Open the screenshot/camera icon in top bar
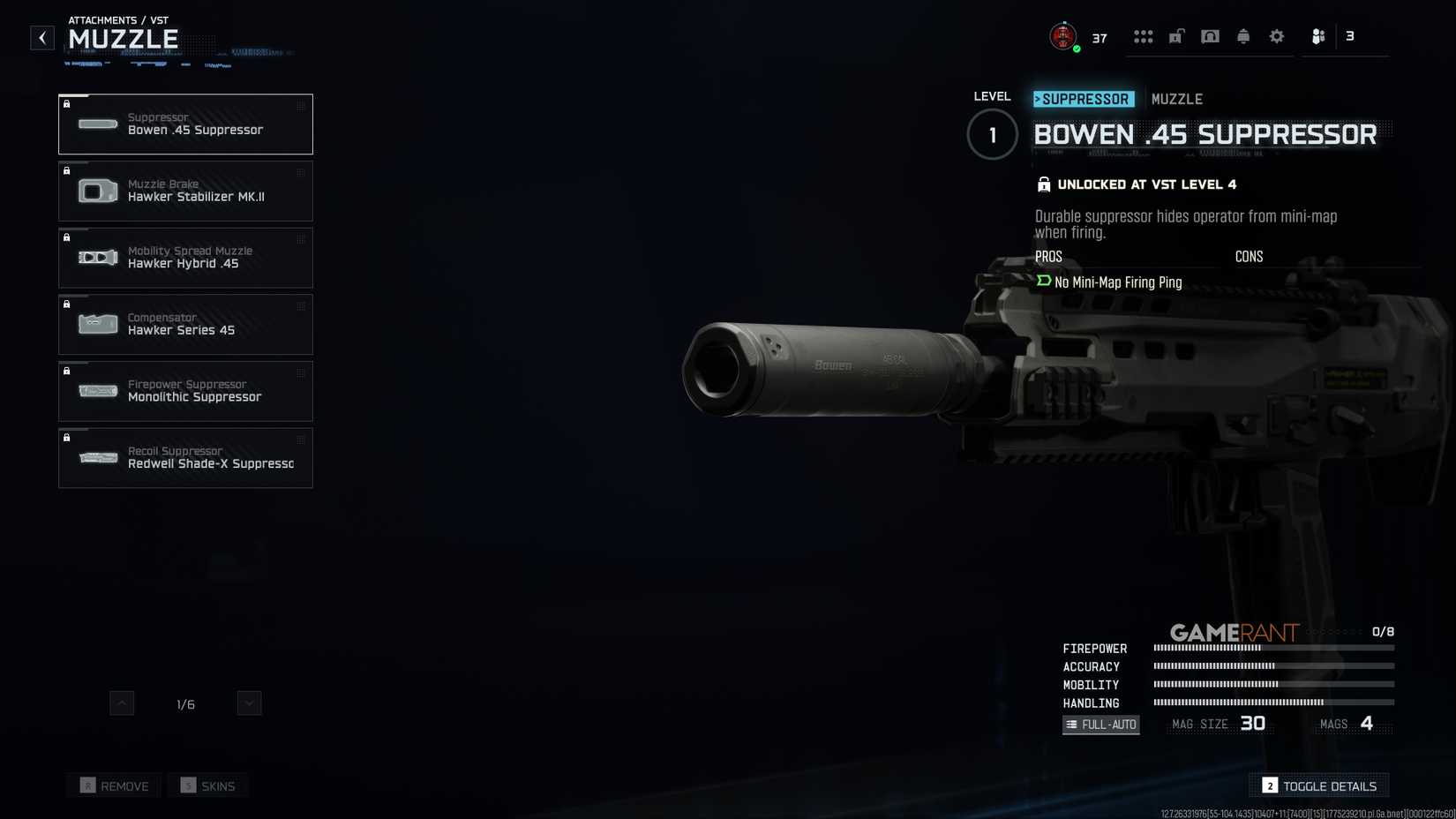The width and height of the screenshot is (1456, 819). pyautogui.click(x=1210, y=36)
